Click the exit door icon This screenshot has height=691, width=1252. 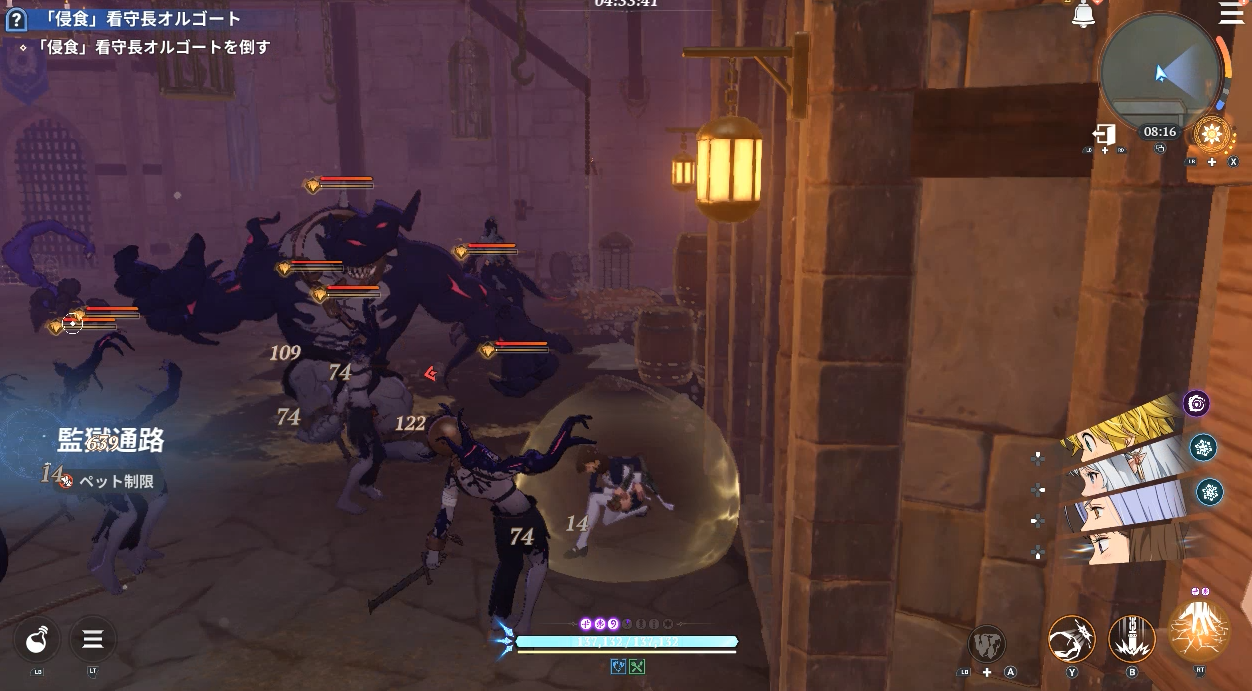point(1104,135)
